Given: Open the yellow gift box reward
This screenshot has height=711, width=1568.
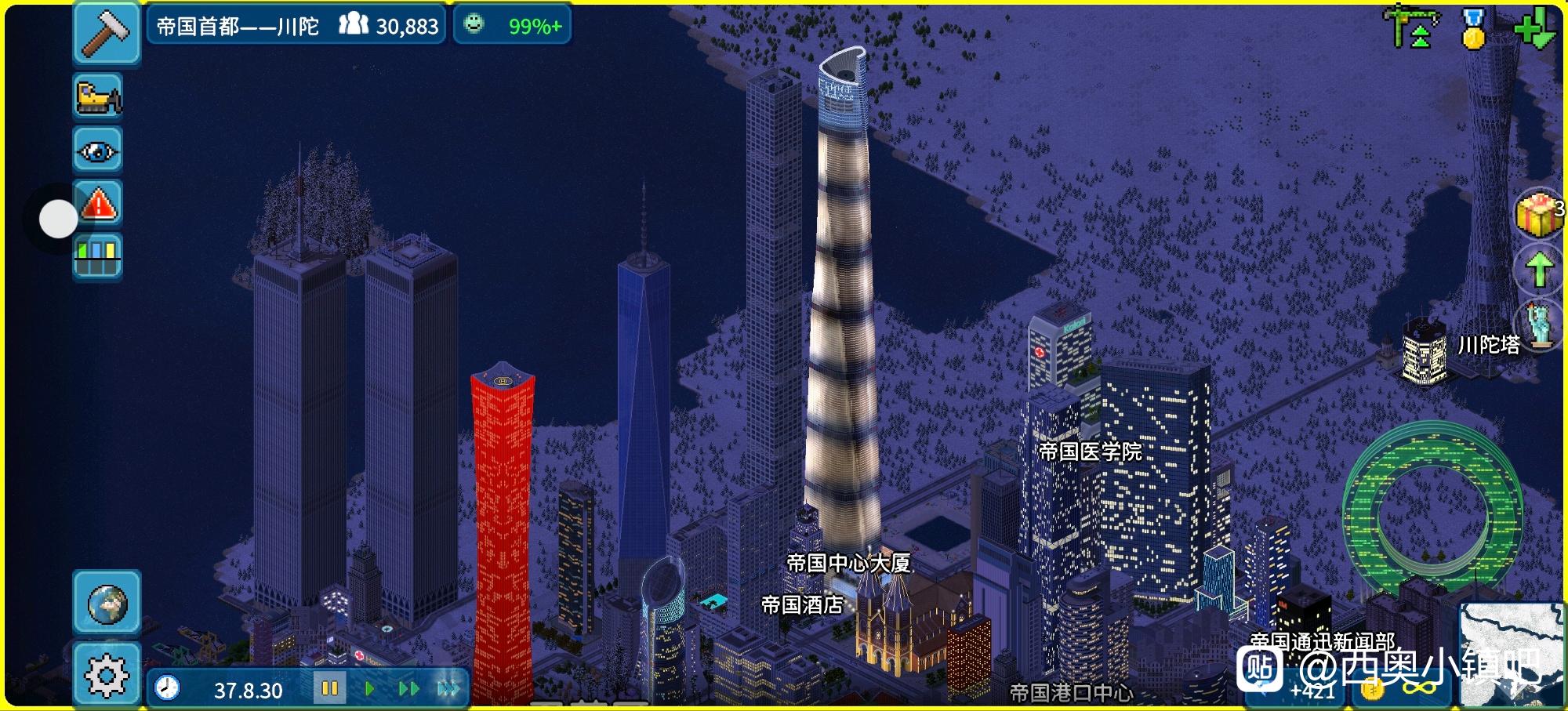Looking at the screenshot, I should pyautogui.click(x=1537, y=213).
